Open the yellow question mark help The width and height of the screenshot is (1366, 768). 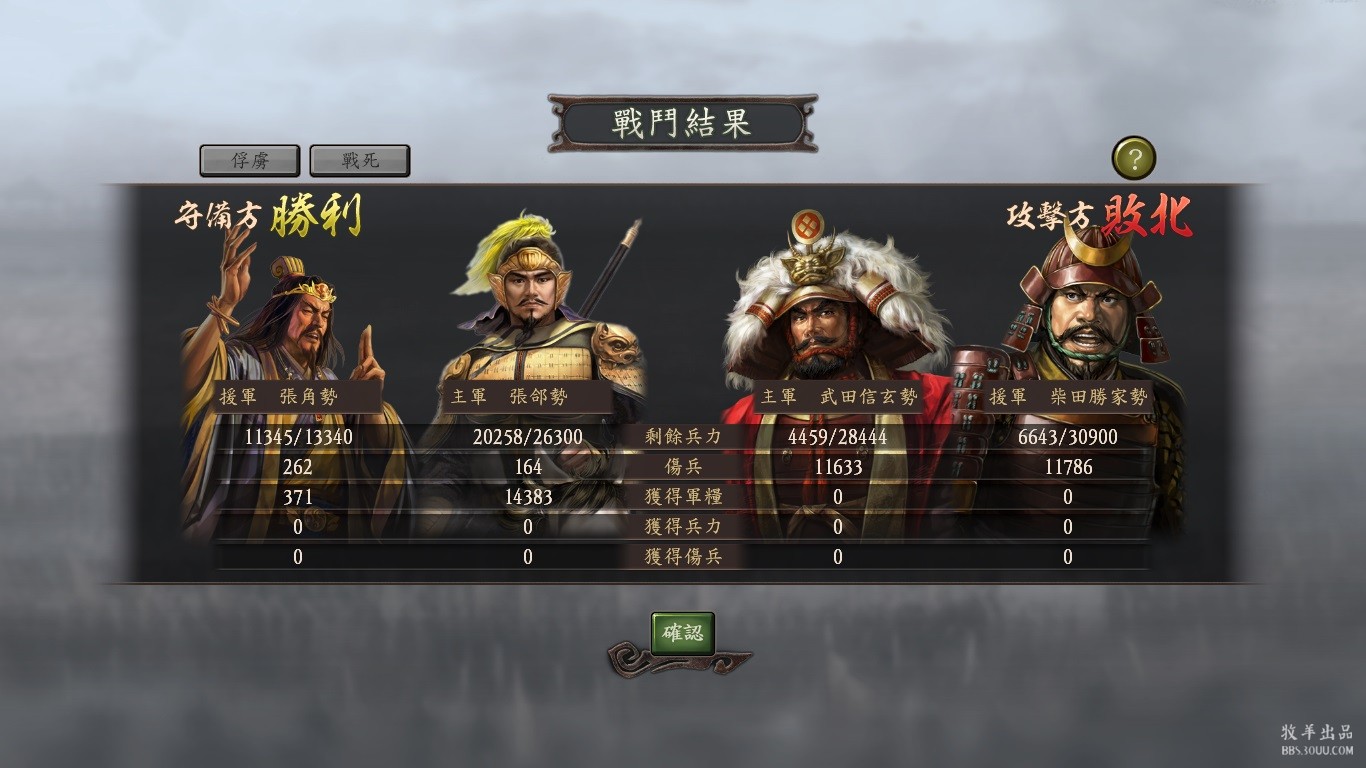click(x=1133, y=158)
